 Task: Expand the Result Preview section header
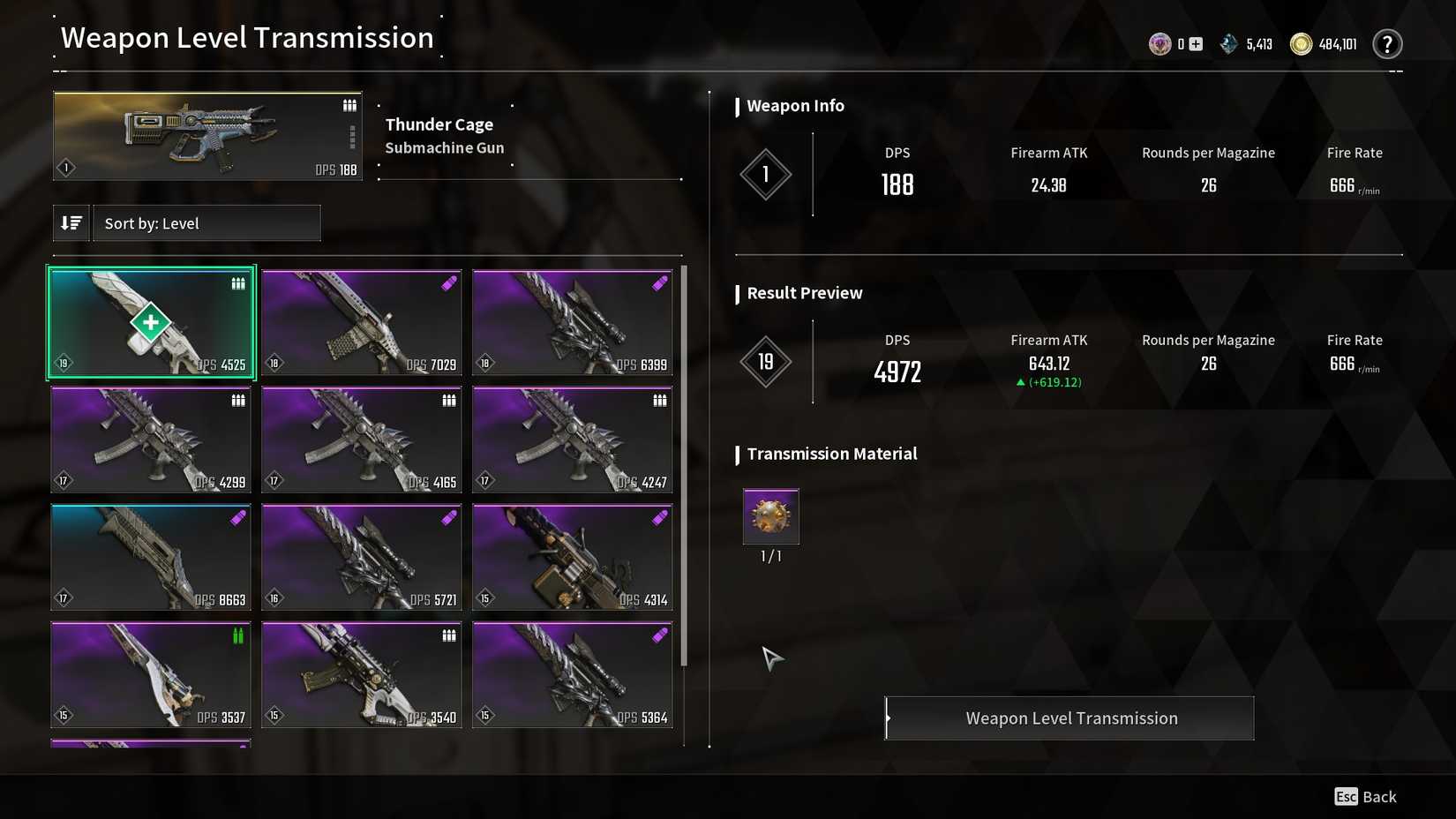pos(803,293)
